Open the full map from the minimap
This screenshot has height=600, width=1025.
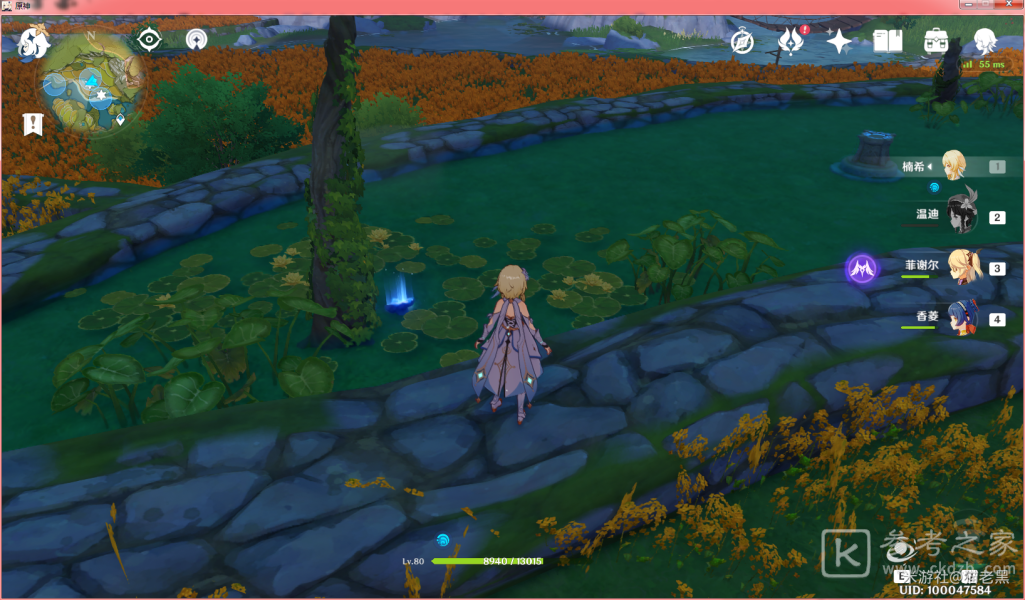point(92,85)
